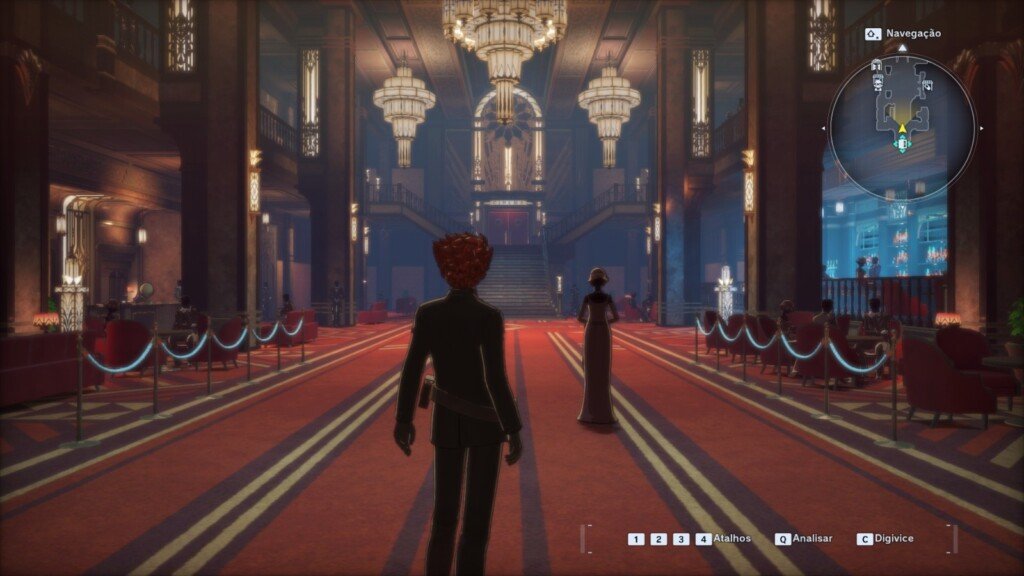Open the circular navigation minimap
Screen dimensions: 1024x576
(902, 126)
